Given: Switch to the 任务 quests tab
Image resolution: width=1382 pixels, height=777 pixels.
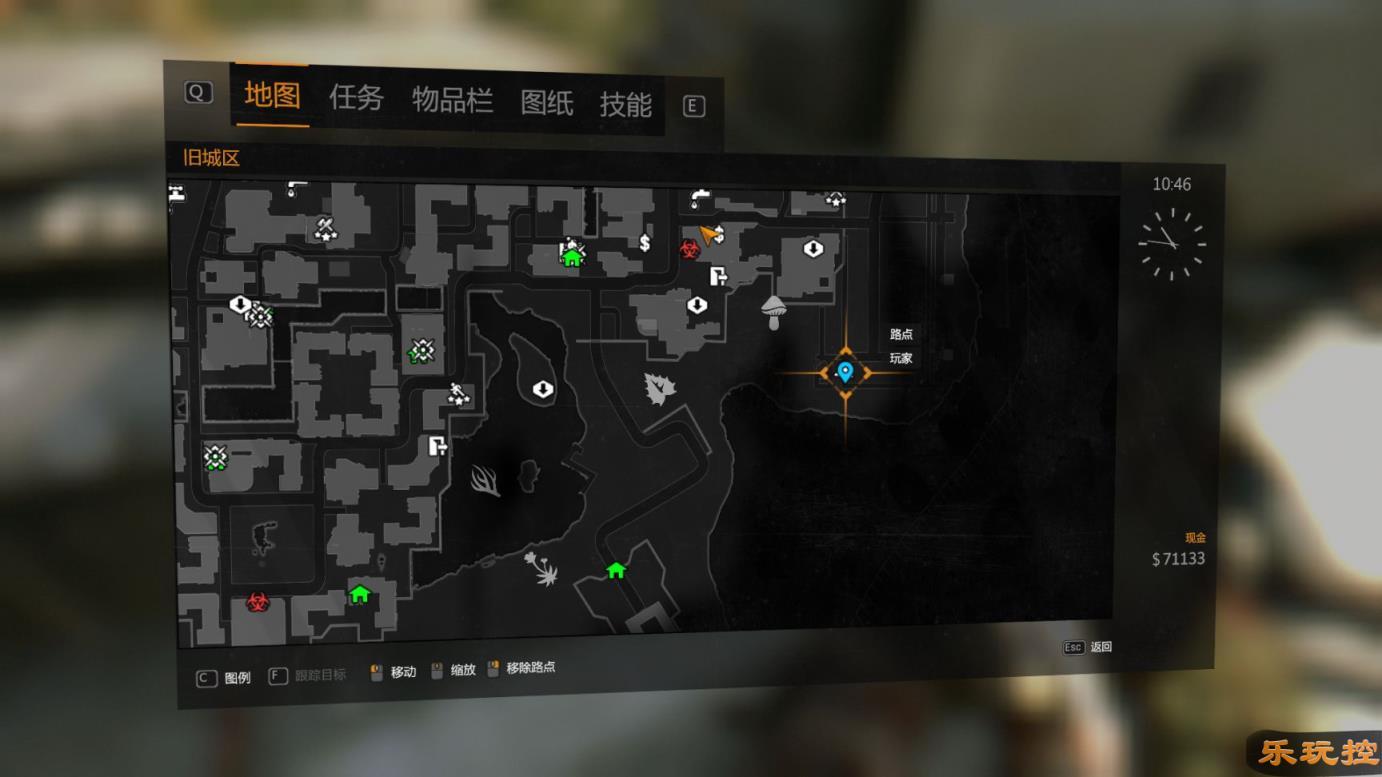Looking at the screenshot, I should click(356, 98).
